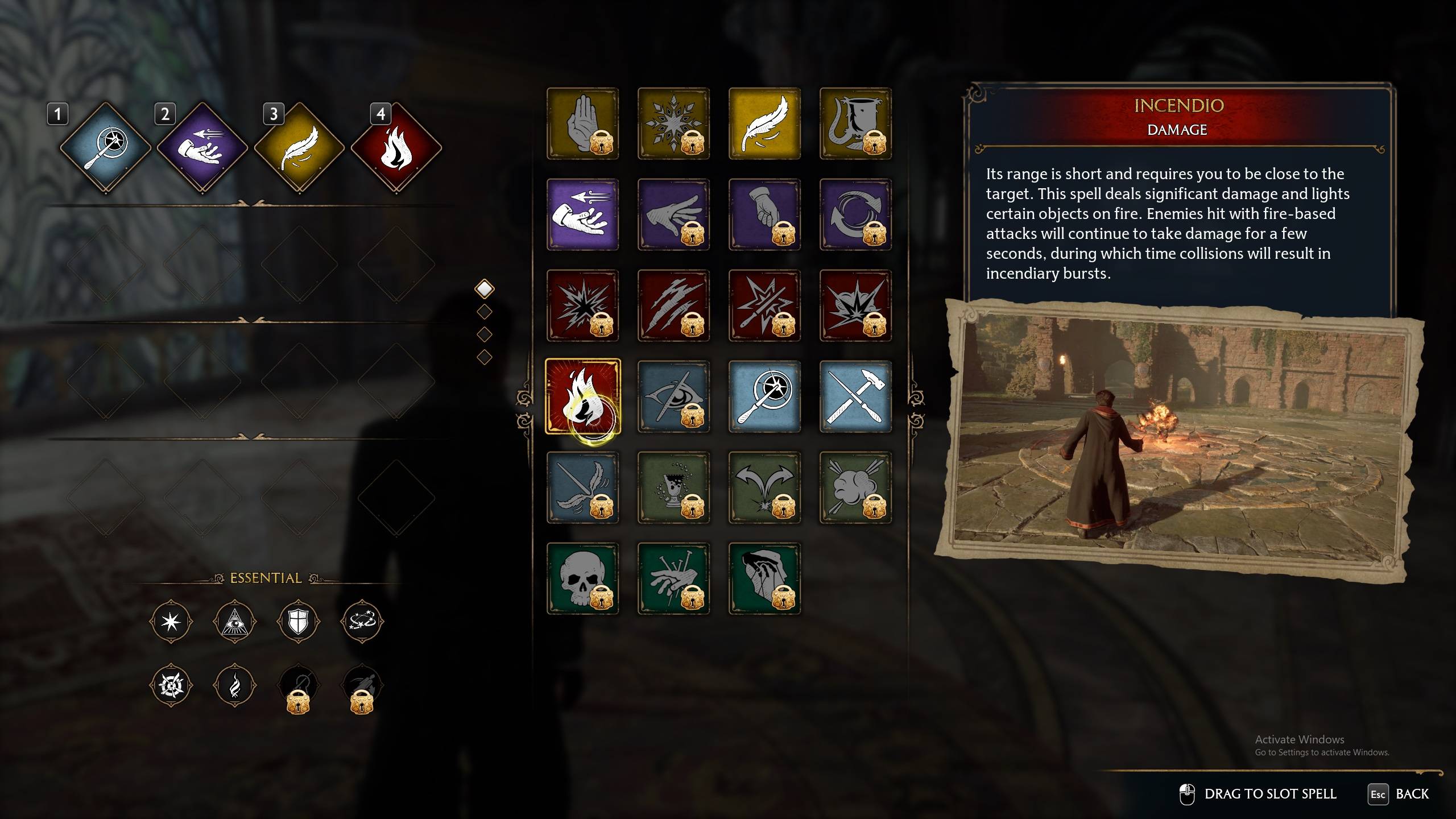The height and width of the screenshot is (819, 1456).
Task: Select the locked skull curse spell
Action: point(582,578)
